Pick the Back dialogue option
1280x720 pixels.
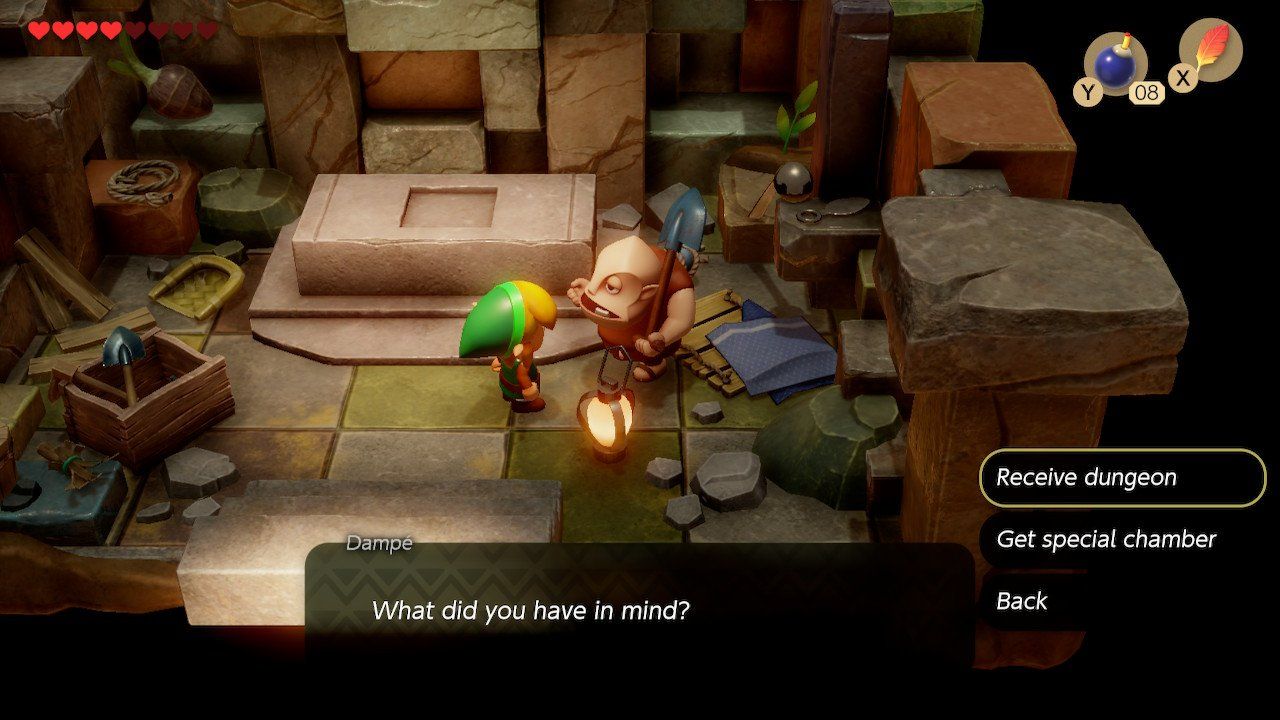click(x=1022, y=601)
